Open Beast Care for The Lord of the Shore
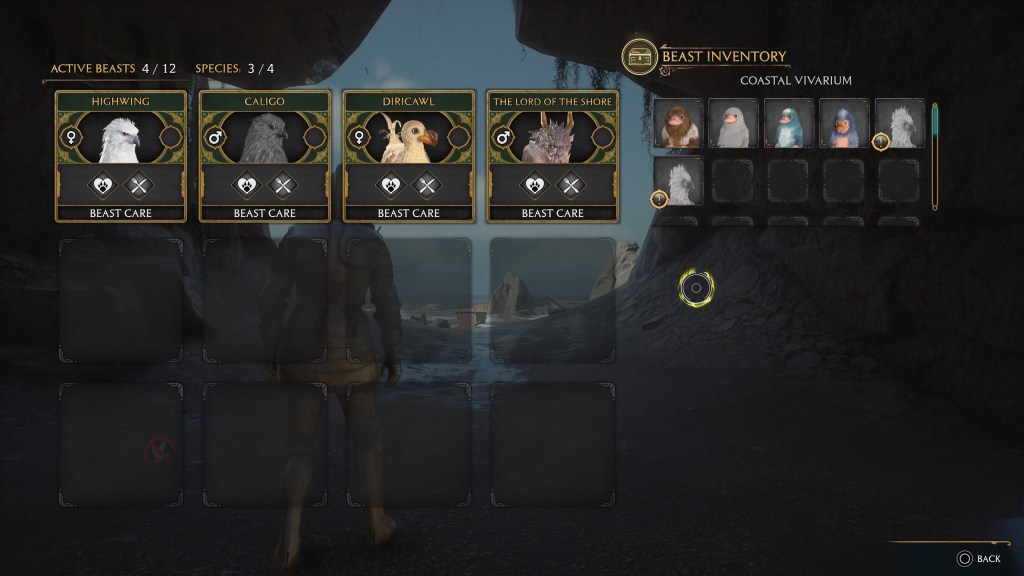The image size is (1024, 576). [553, 213]
